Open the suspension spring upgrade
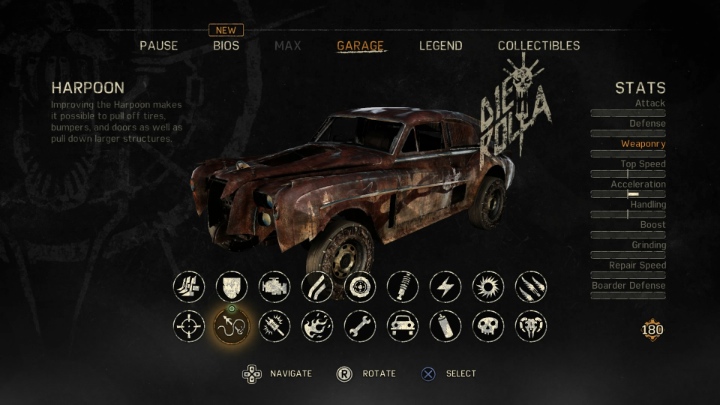The width and height of the screenshot is (720, 405). [x=402, y=286]
